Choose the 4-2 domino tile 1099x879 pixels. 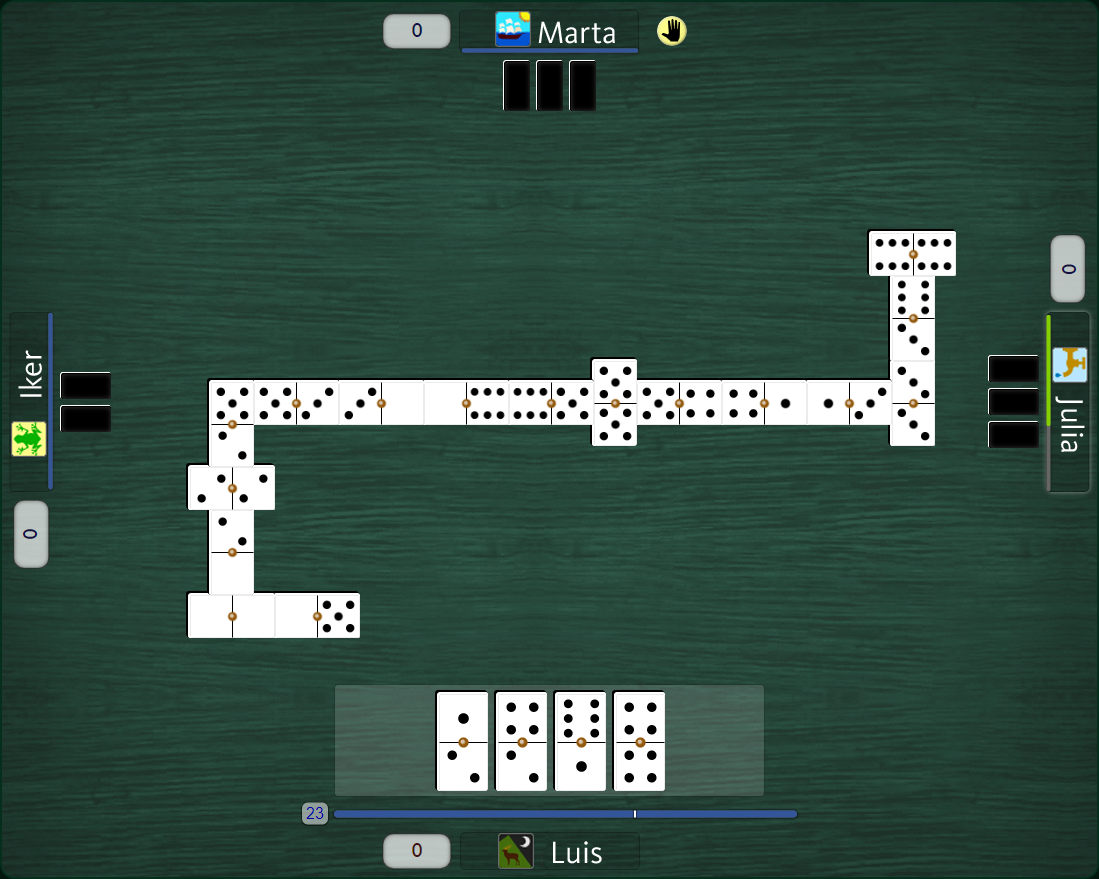[x=521, y=741]
